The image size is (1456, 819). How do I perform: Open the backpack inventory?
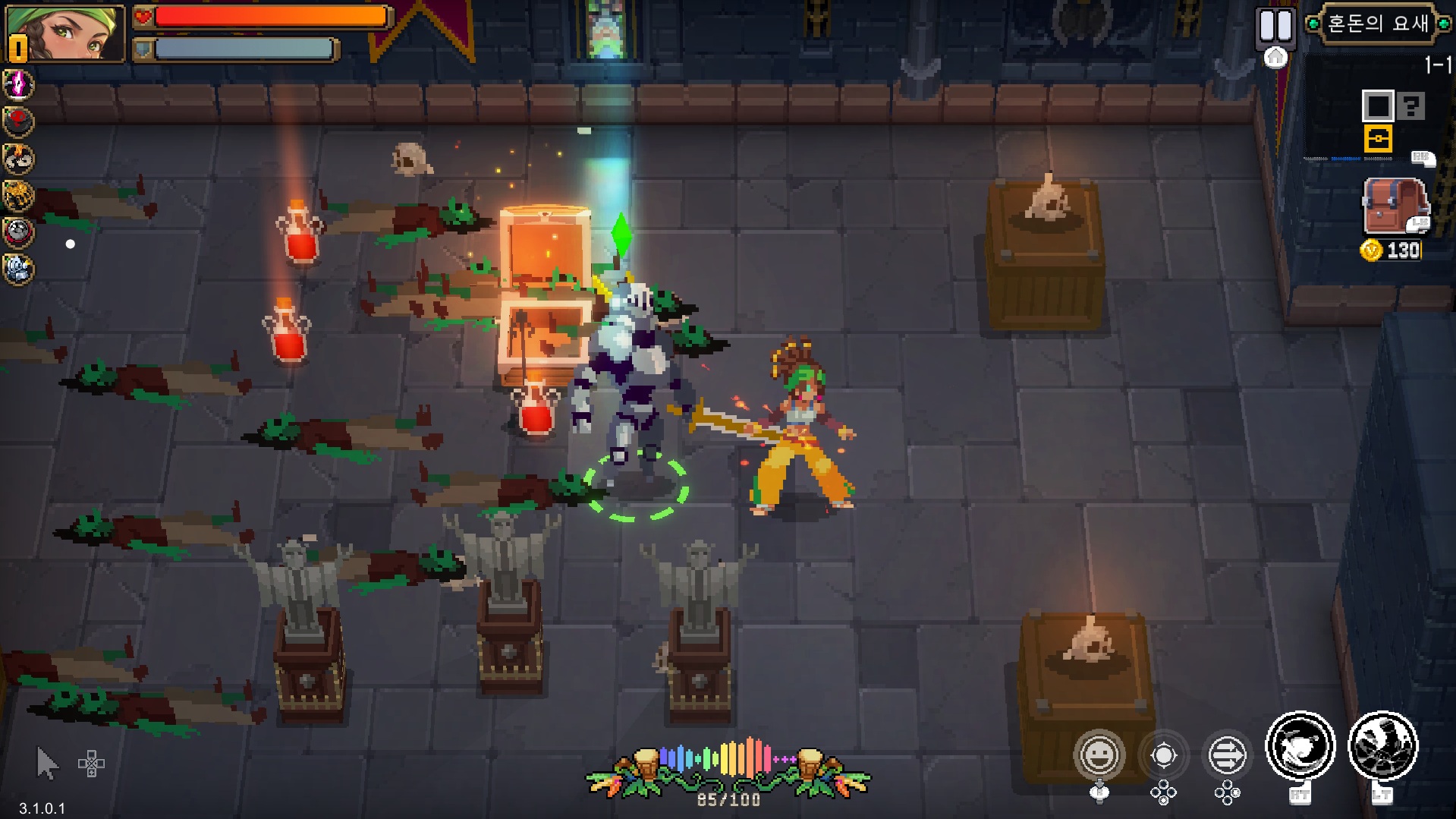[x=1395, y=206]
